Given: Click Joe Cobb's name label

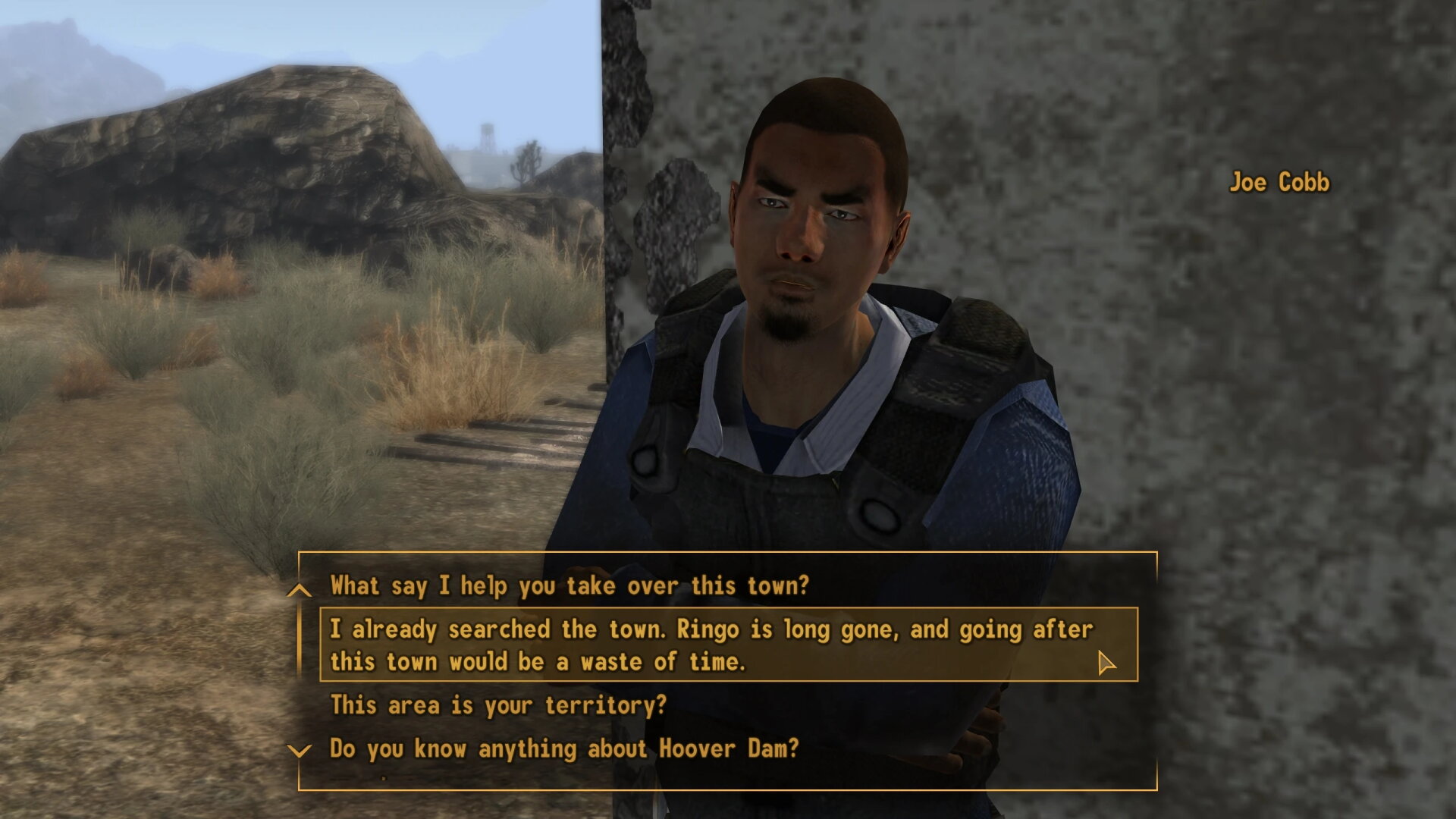Looking at the screenshot, I should point(1280,183).
